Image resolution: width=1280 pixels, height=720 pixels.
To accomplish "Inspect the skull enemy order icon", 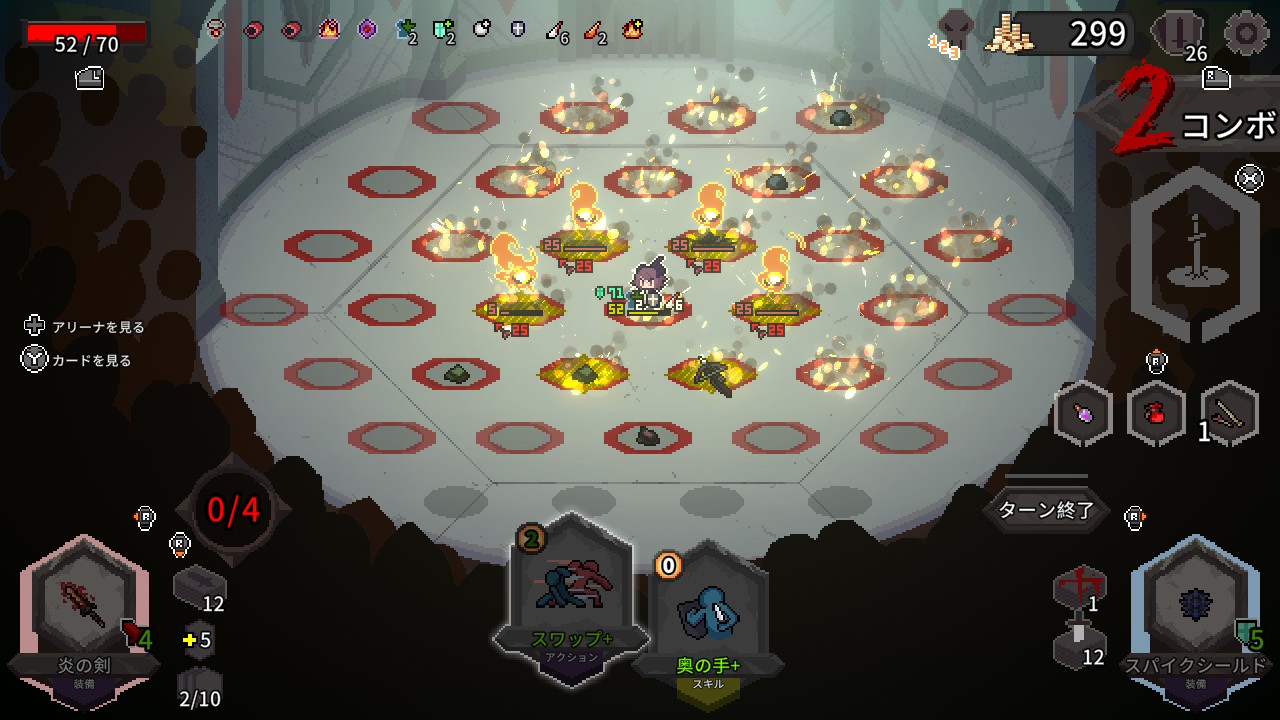I will tap(953, 30).
